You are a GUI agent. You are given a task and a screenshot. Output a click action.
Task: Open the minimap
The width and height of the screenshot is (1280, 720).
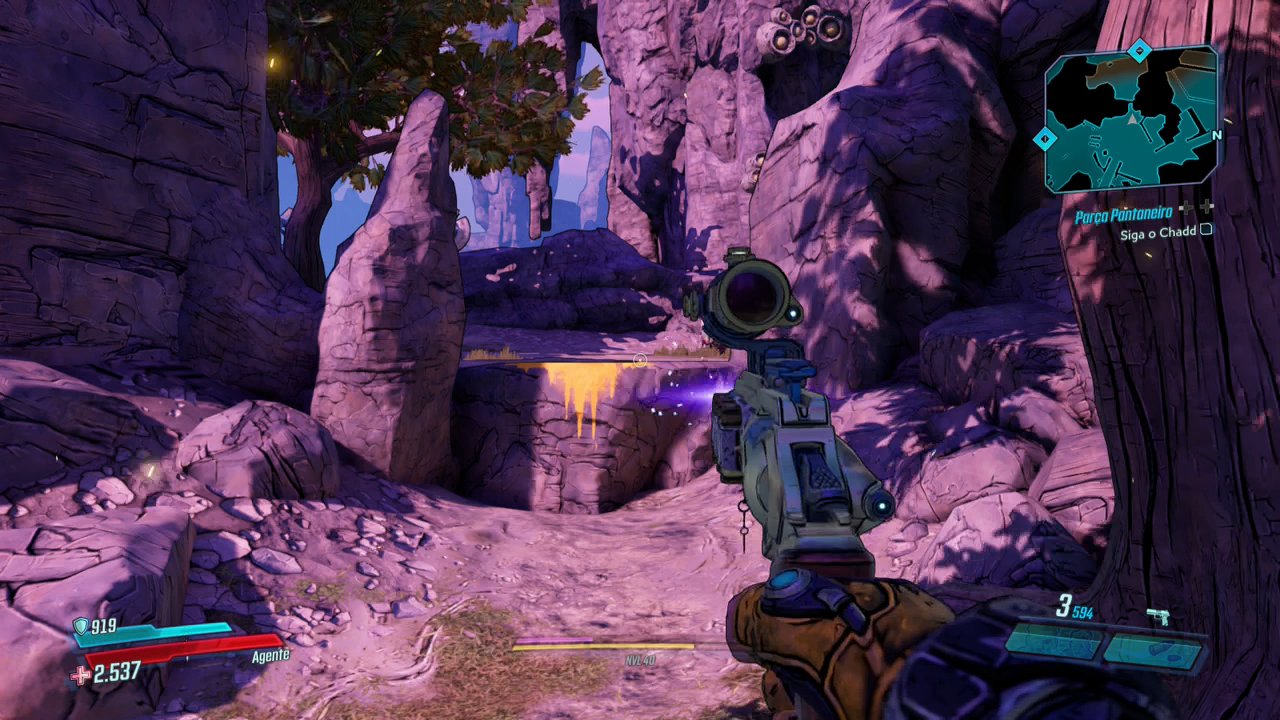(1131, 120)
